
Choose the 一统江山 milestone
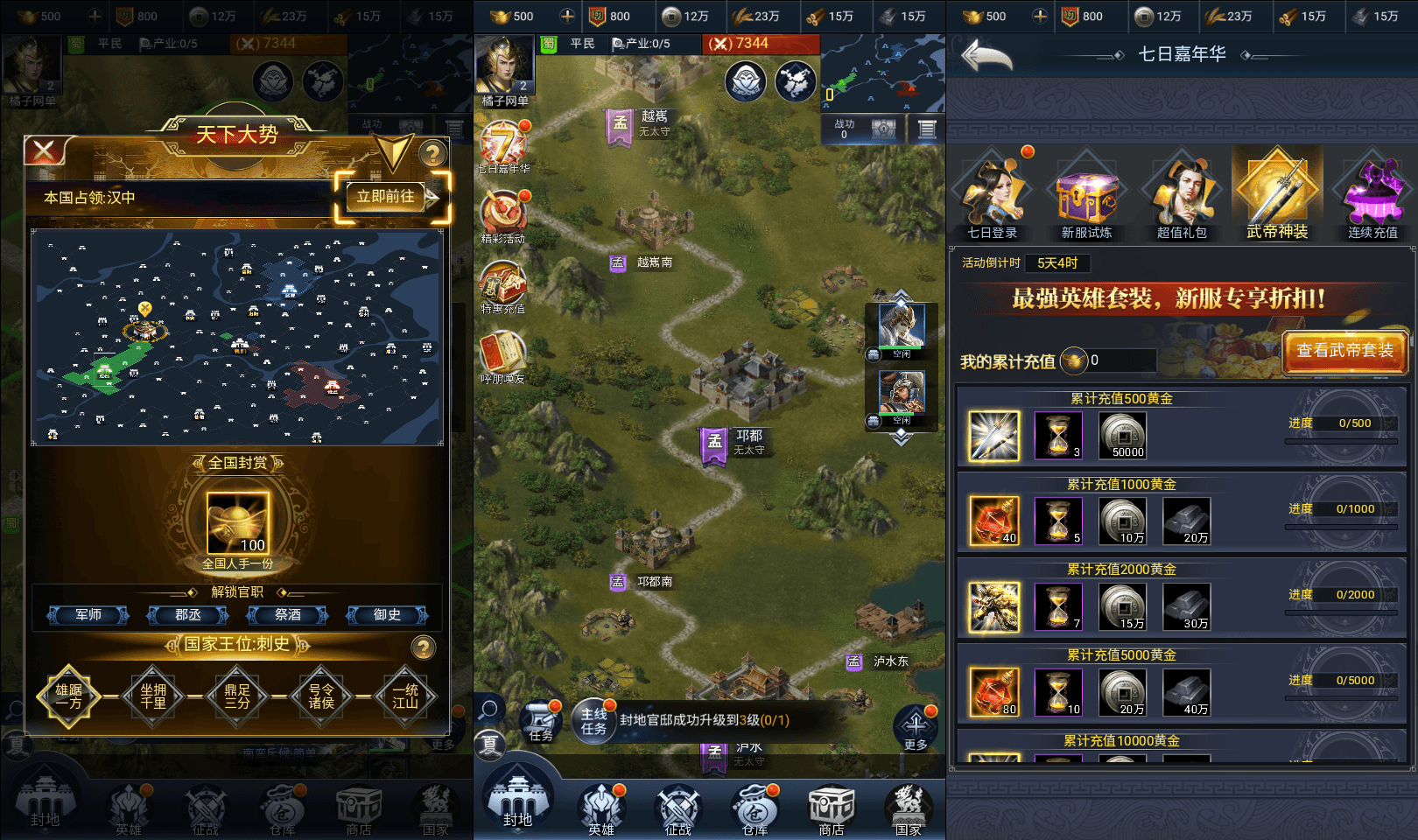[x=404, y=696]
